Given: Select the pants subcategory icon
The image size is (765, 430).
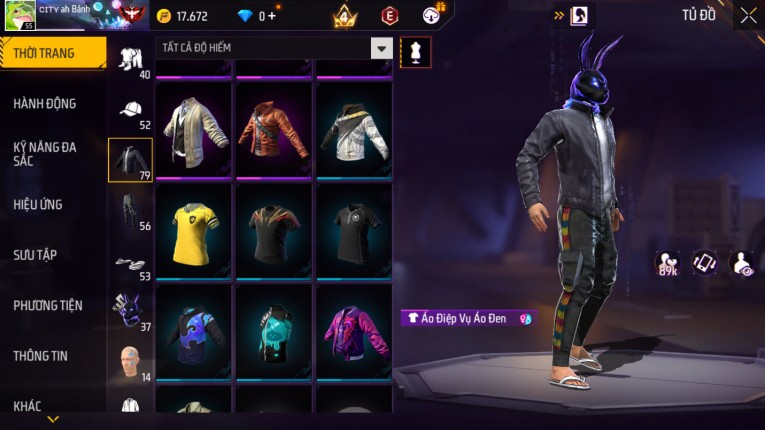Looking at the screenshot, I should tap(130, 210).
